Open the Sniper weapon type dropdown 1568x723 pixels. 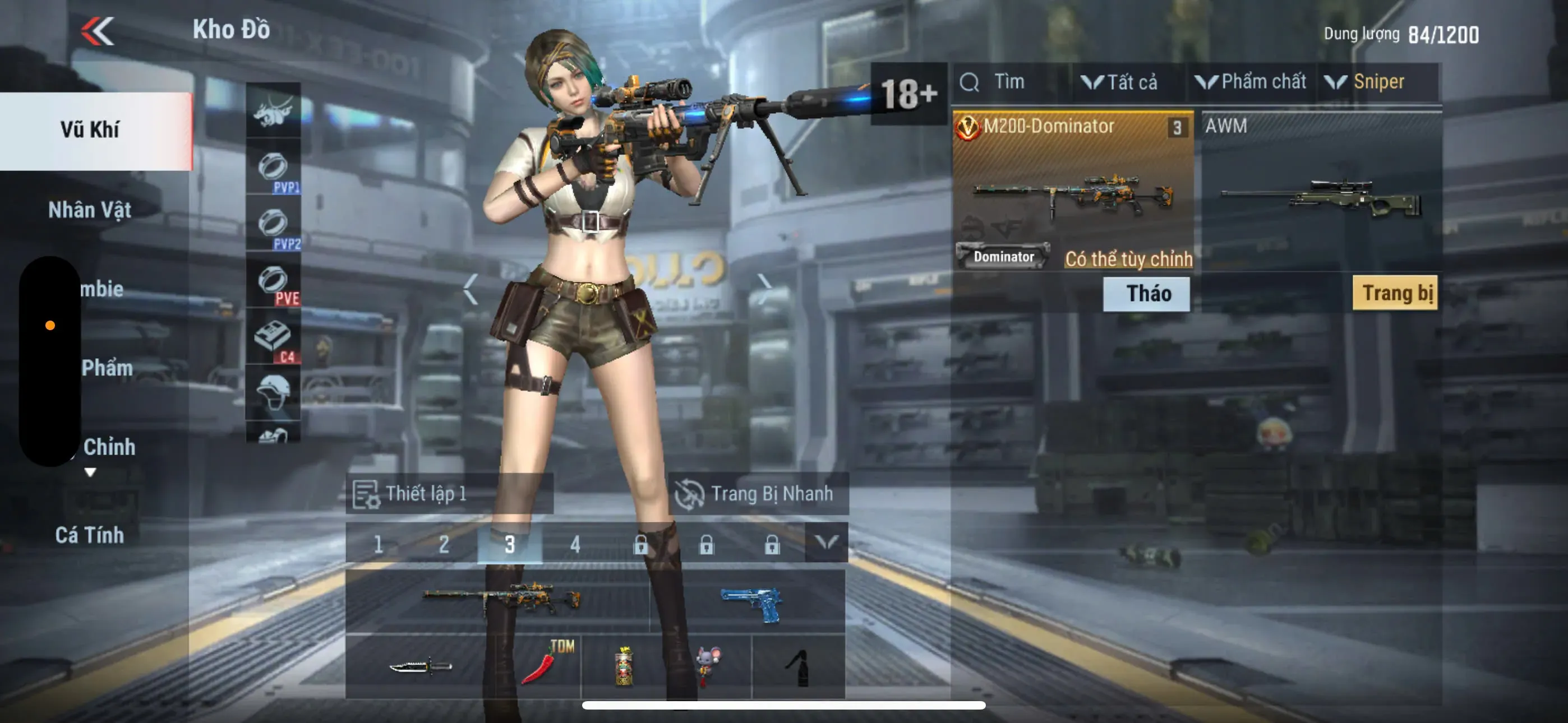1369,82
